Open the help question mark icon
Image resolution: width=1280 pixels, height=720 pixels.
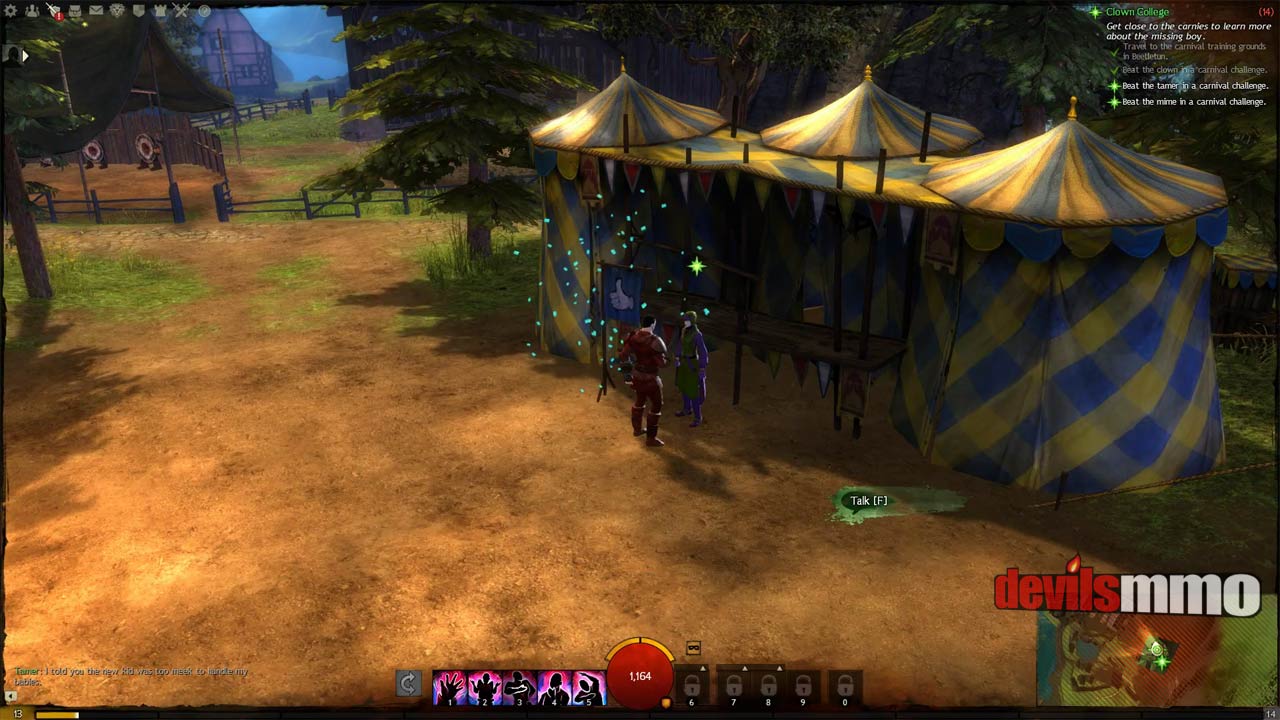click(204, 11)
